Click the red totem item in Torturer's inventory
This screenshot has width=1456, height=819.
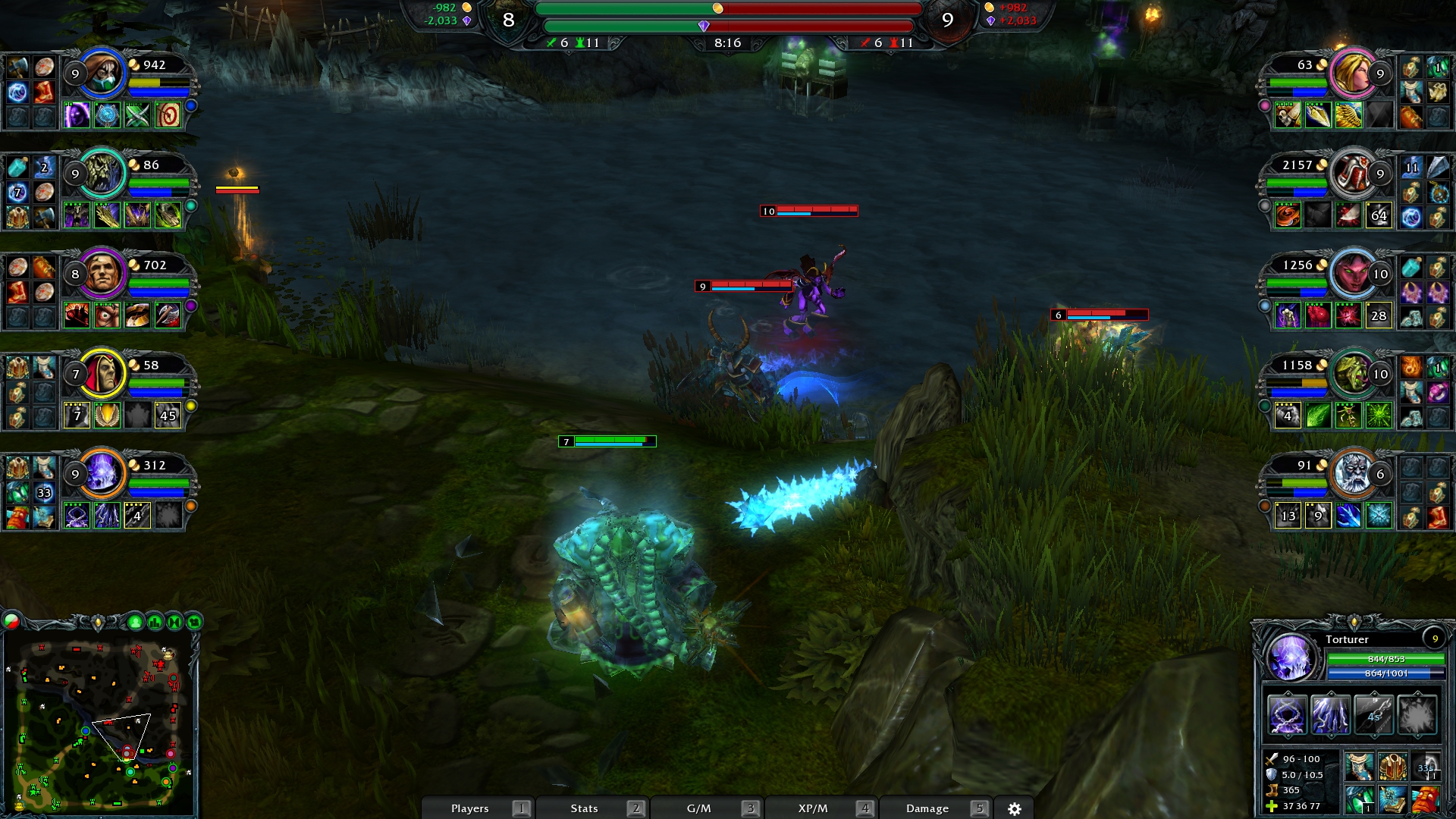point(1426,801)
